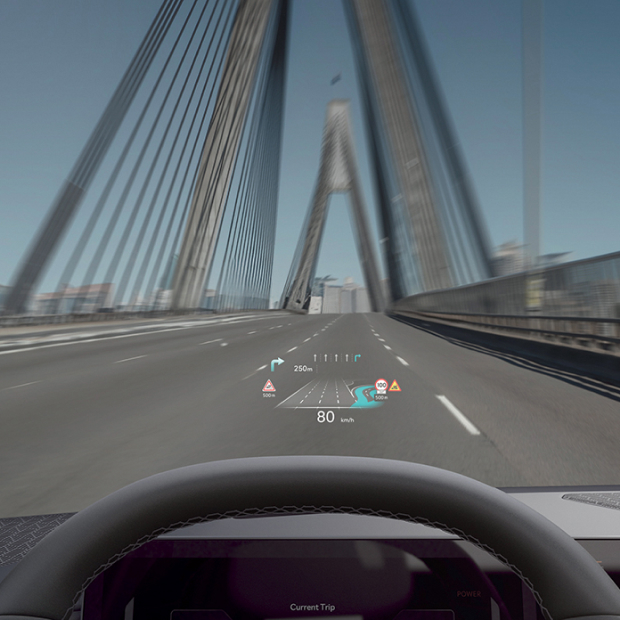This screenshot has height=620, width=620.
Task: Select the yellow triangle warning sign
Action: pos(395,385)
